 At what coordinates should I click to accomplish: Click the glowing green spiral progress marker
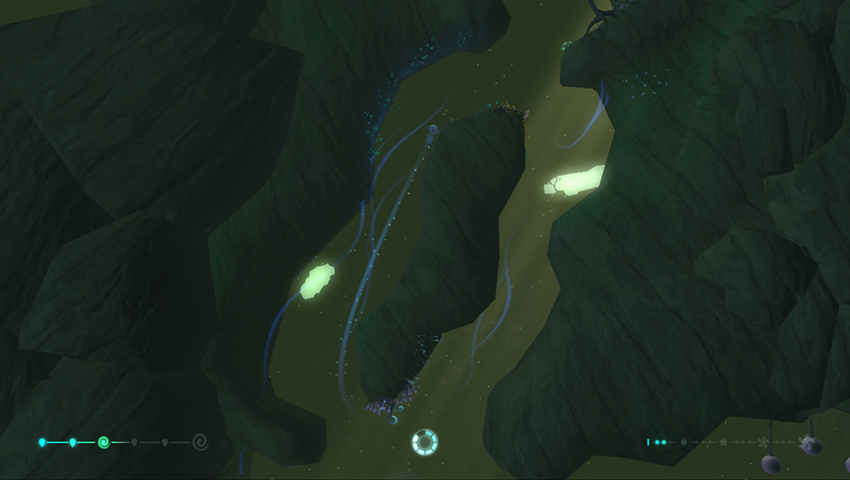(x=103, y=441)
